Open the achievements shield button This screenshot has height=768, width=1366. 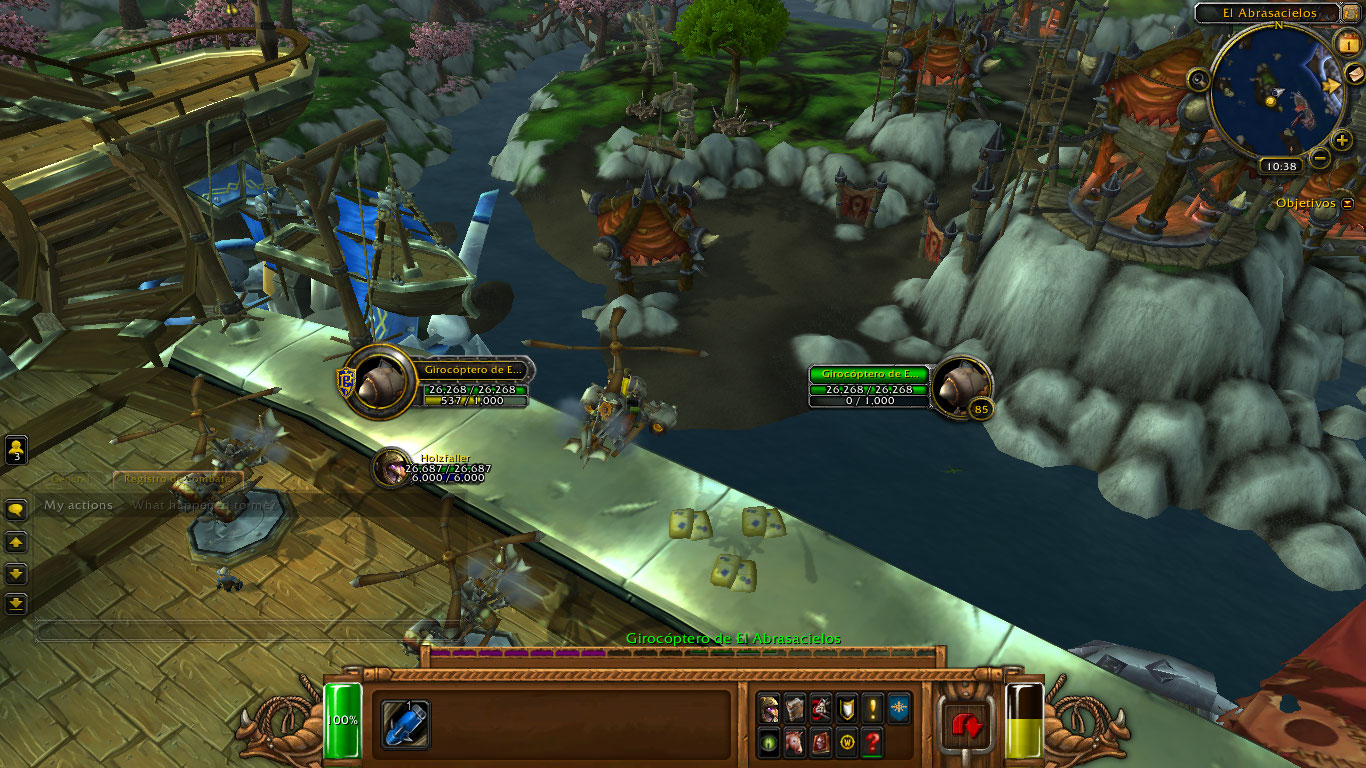point(846,708)
